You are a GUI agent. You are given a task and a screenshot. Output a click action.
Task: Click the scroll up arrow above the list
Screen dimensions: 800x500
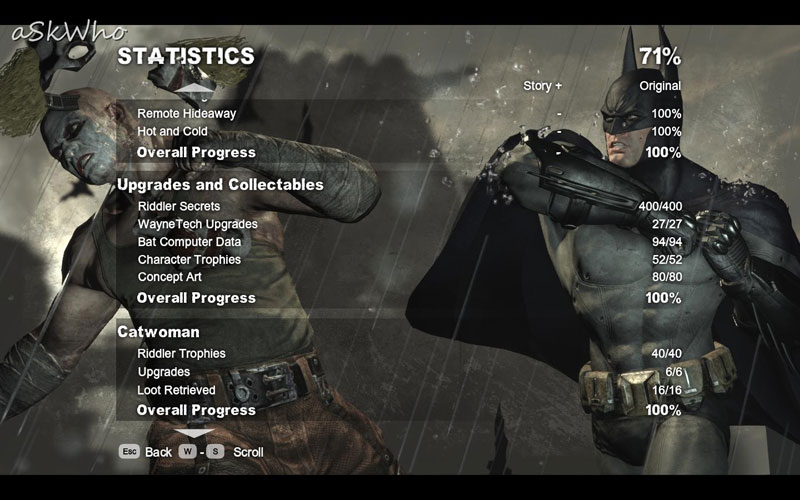click(x=196, y=89)
